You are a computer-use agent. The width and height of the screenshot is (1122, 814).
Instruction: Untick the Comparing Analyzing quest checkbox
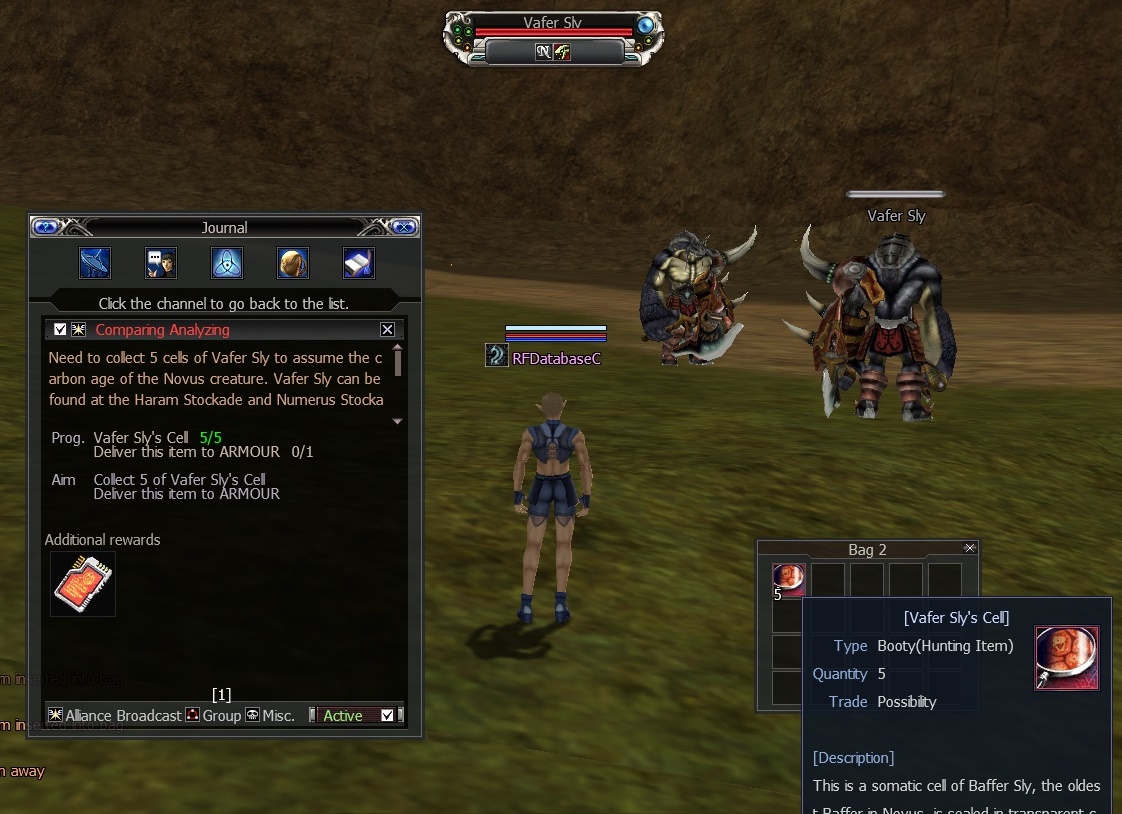pyautogui.click(x=61, y=330)
